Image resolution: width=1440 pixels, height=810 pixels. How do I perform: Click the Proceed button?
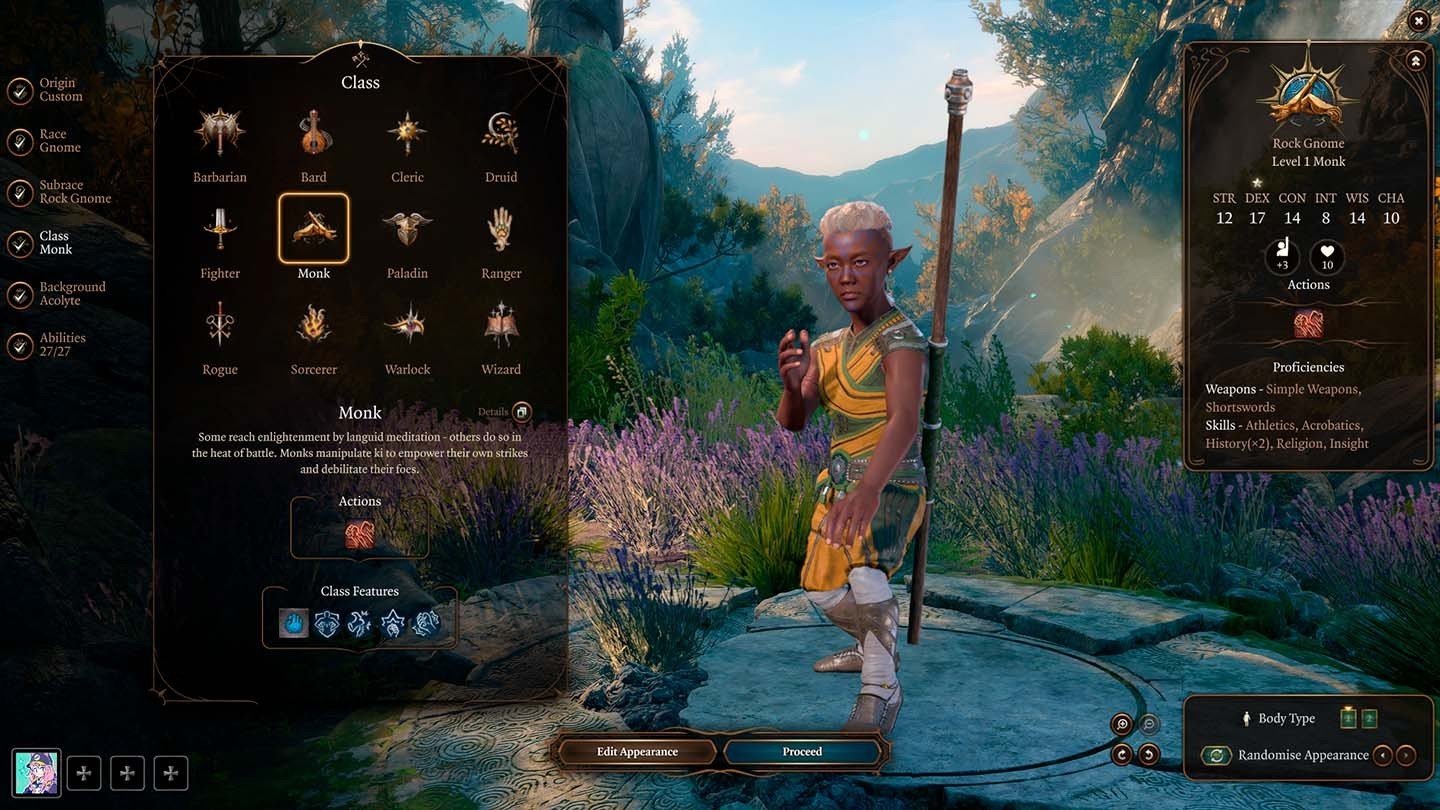802,752
